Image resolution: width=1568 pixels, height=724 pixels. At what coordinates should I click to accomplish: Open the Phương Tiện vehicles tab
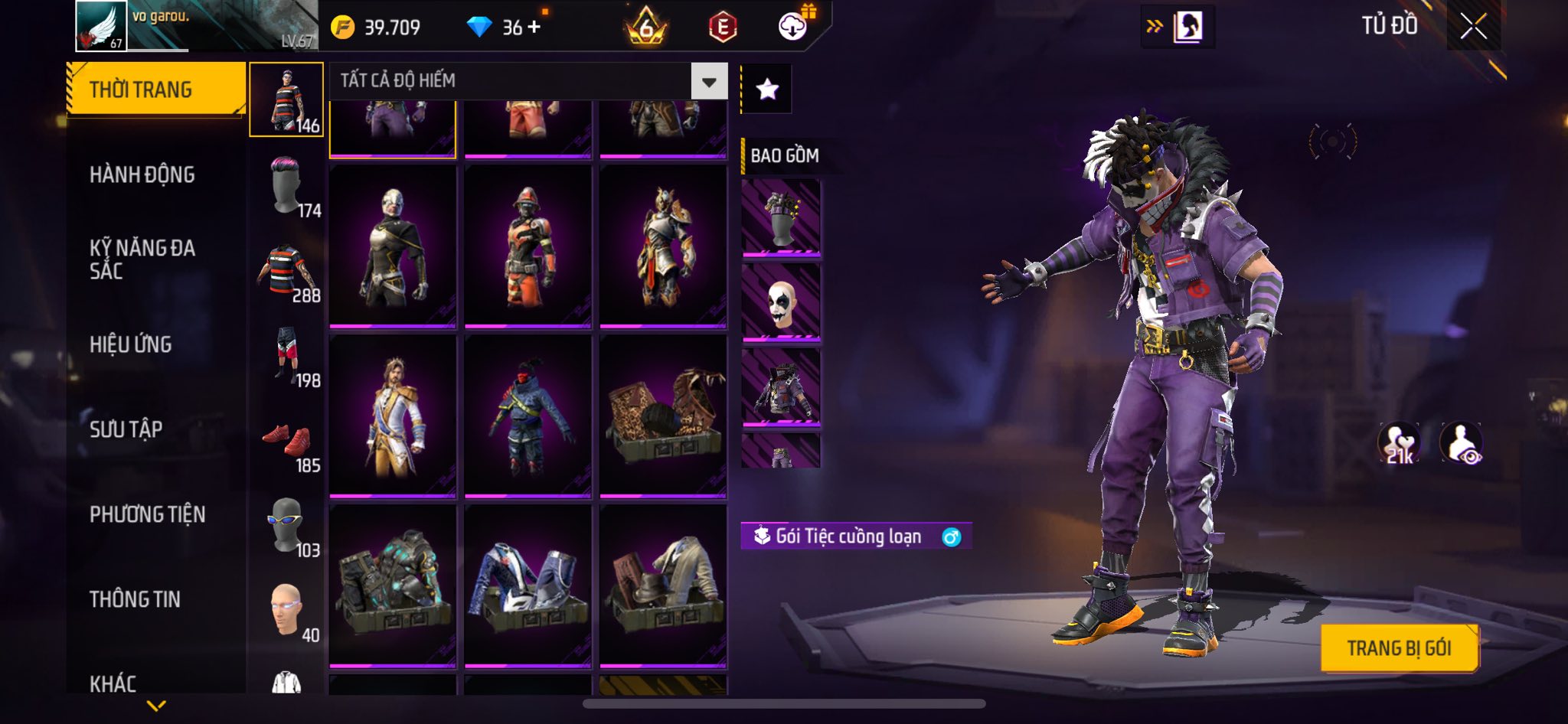pyautogui.click(x=148, y=514)
